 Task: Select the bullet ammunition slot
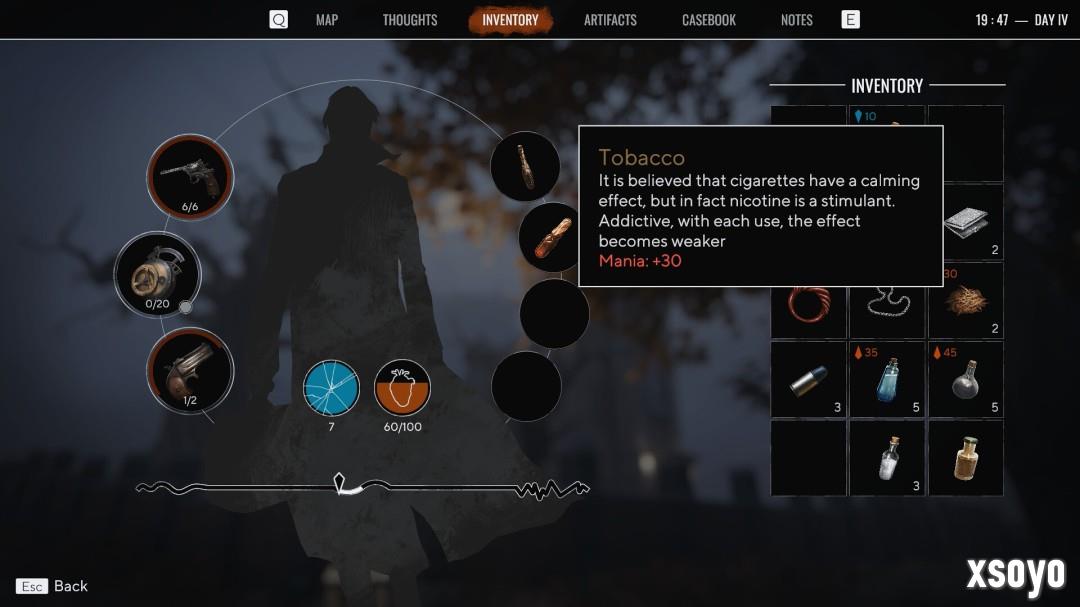pyautogui.click(x=808, y=379)
